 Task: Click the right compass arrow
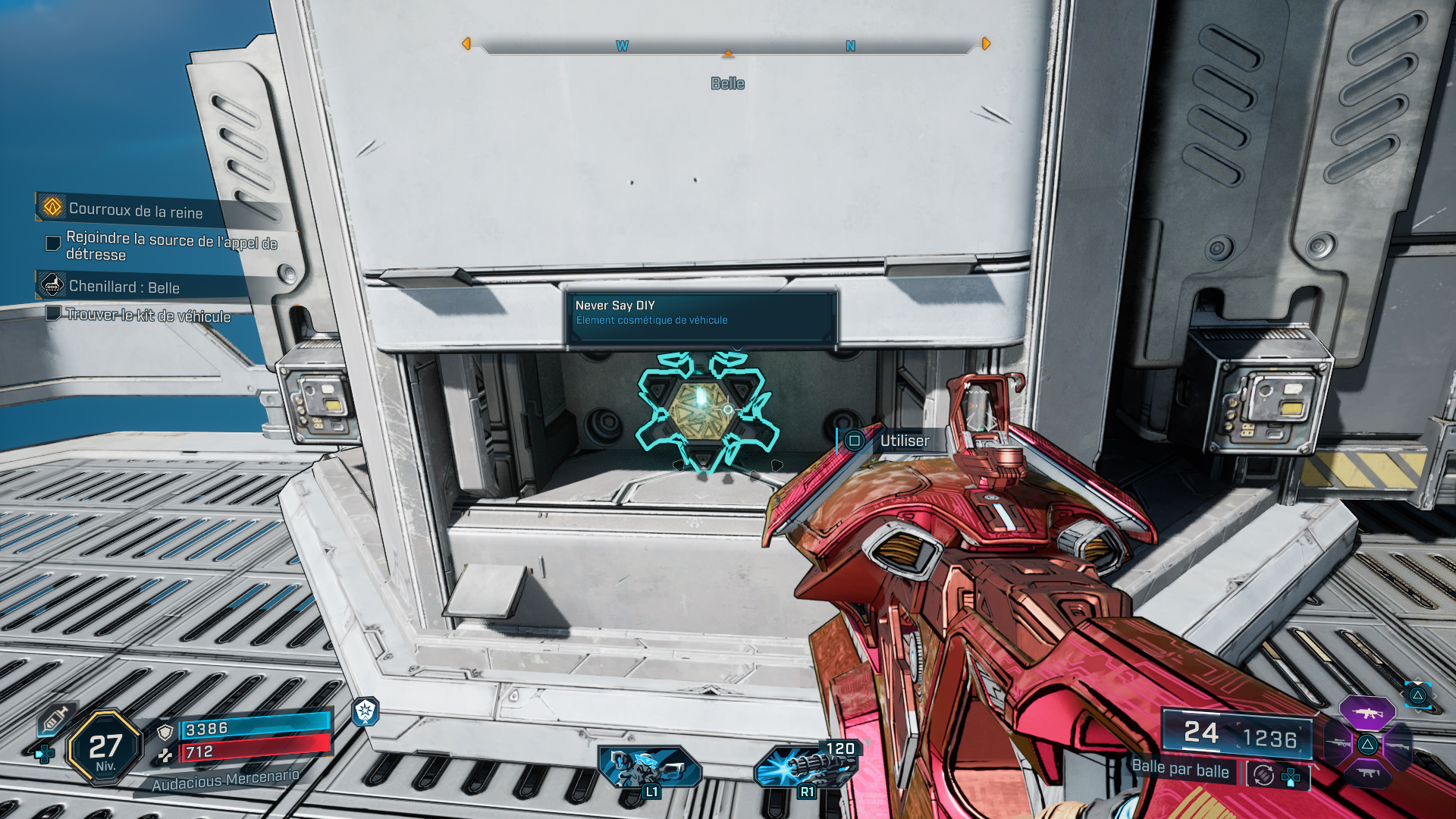click(x=984, y=44)
